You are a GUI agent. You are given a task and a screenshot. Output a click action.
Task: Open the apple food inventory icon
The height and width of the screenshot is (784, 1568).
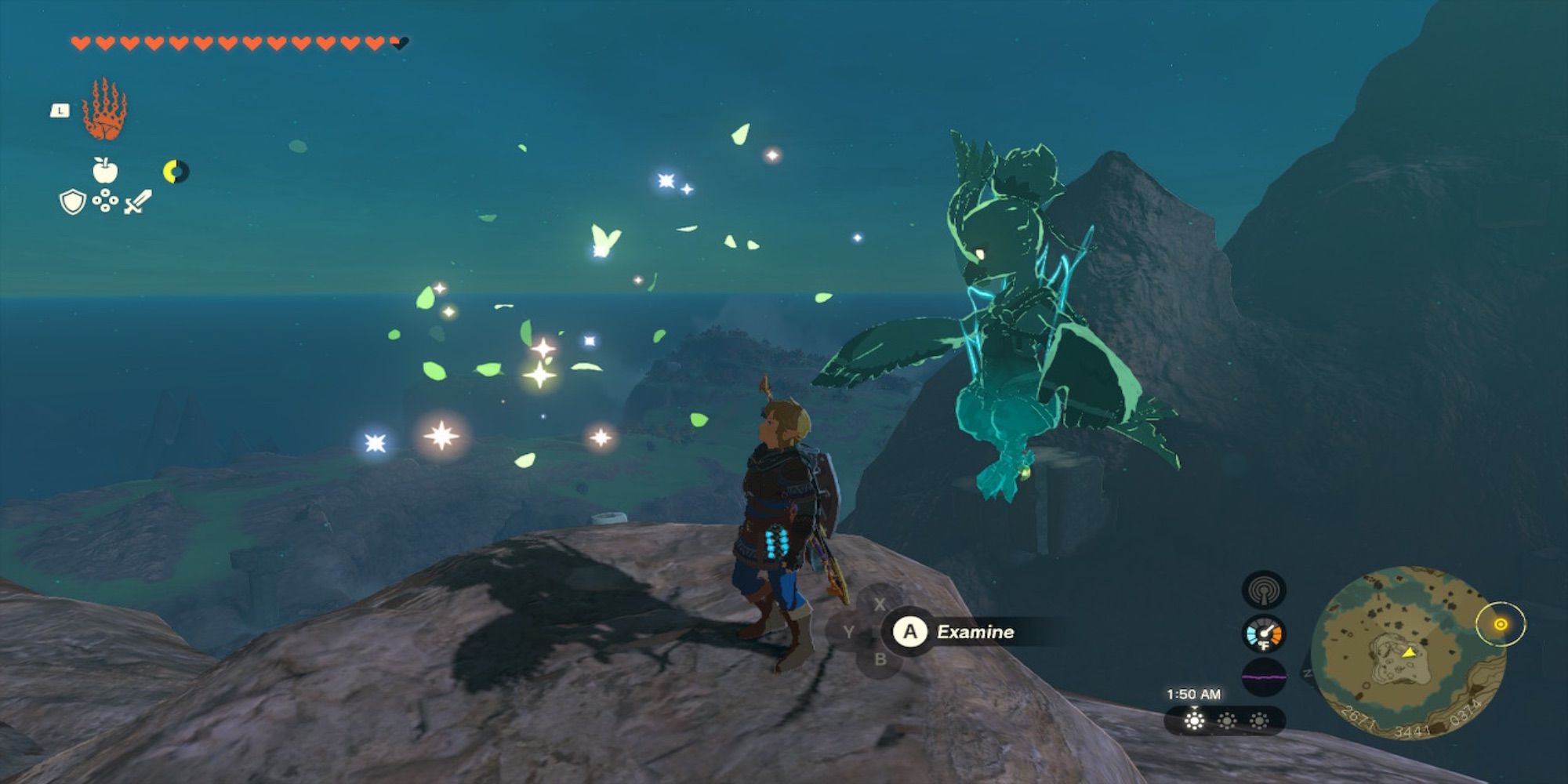coord(104,169)
